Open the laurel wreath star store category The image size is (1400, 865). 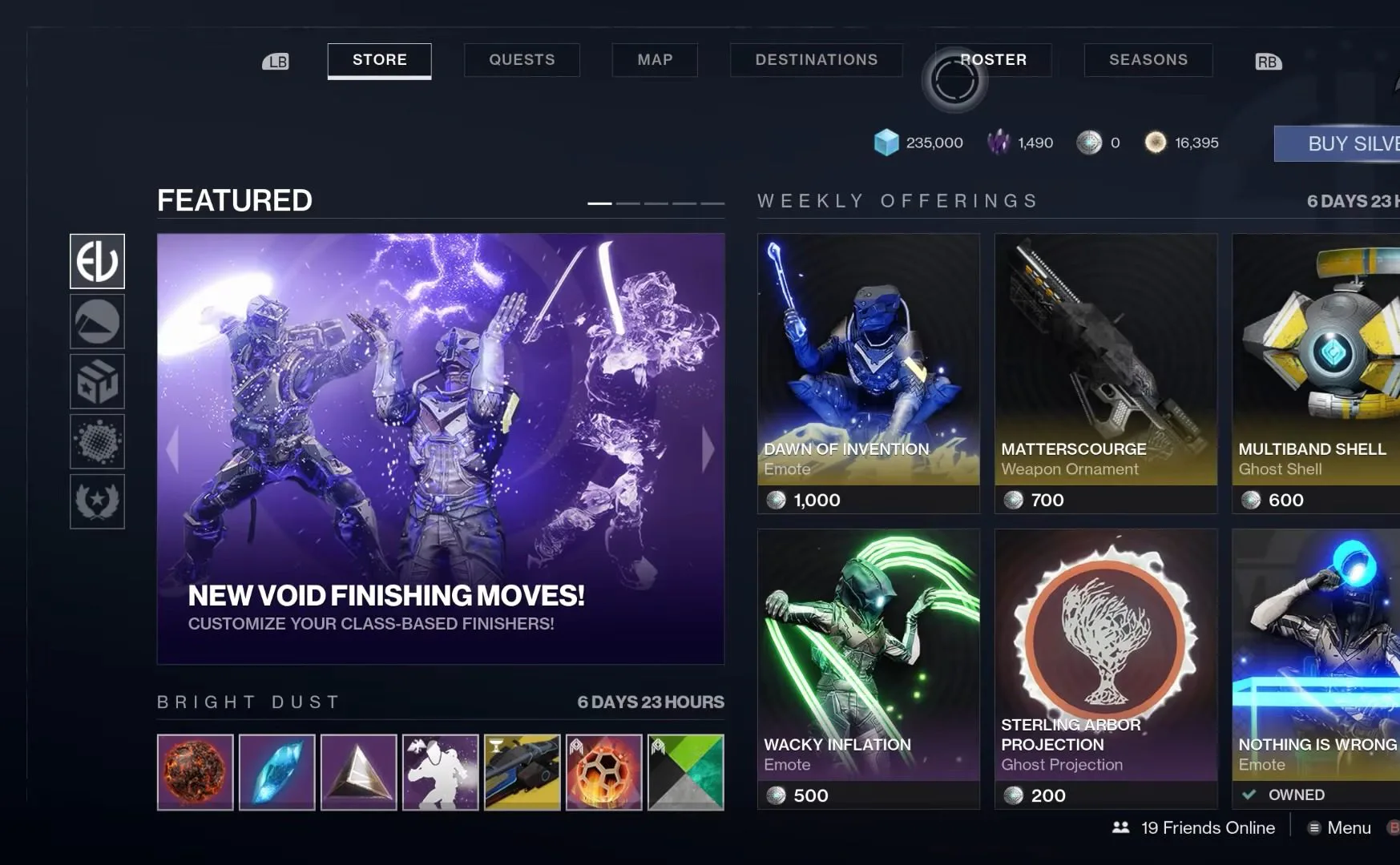tap(97, 501)
